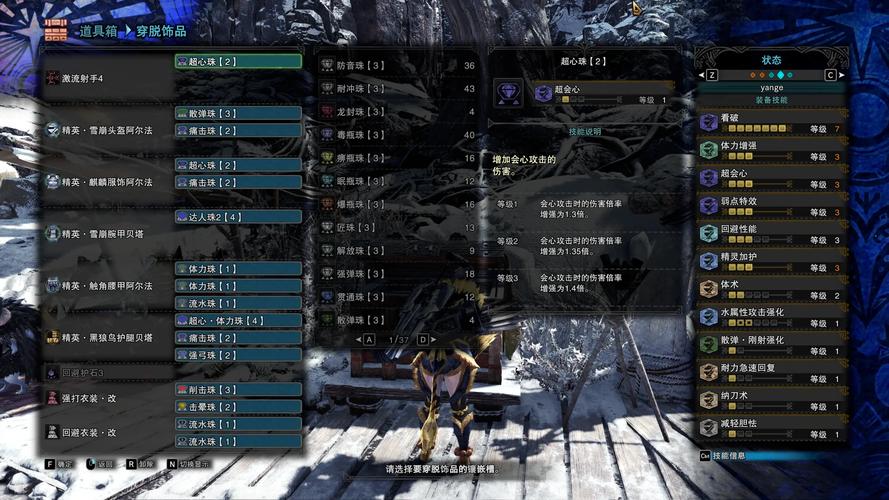This screenshot has height=500, width=889.
Task: Select the 削击珠【3】 mantle decoration
Action: point(238,390)
